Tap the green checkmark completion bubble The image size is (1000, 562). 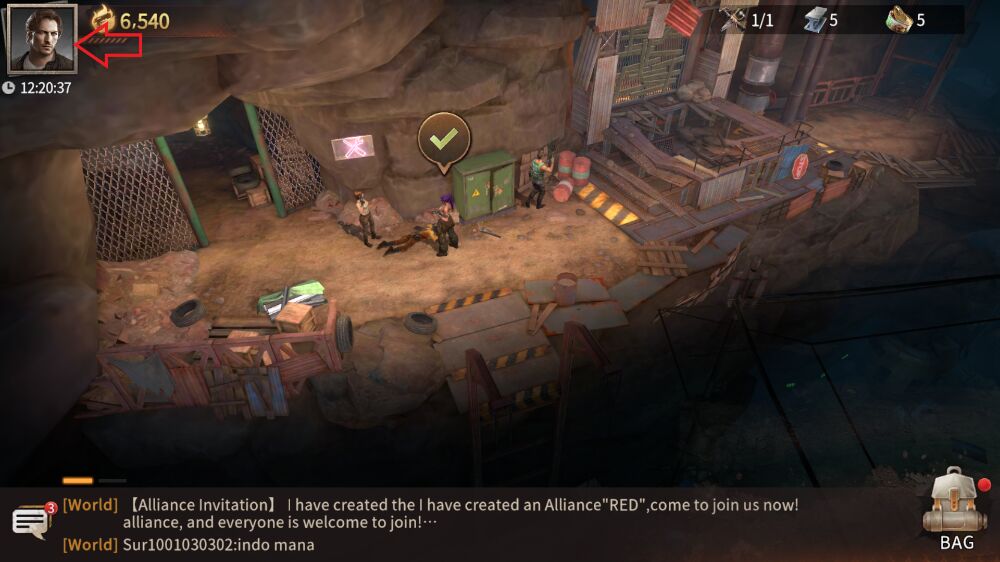pyautogui.click(x=443, y=140)
